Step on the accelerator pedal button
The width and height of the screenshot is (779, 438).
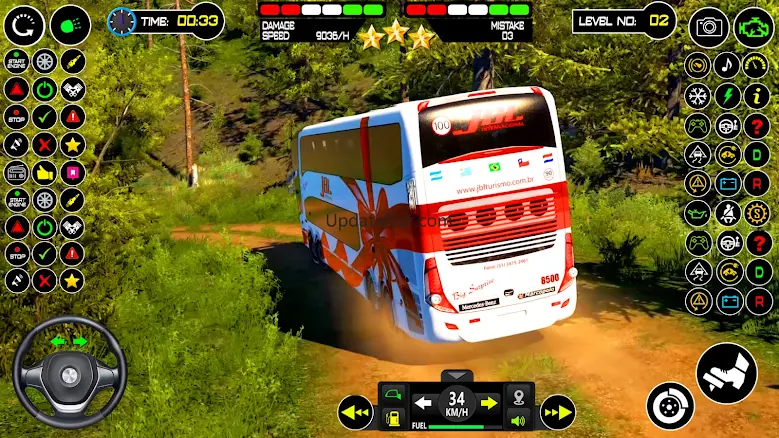tap(726, 374)
